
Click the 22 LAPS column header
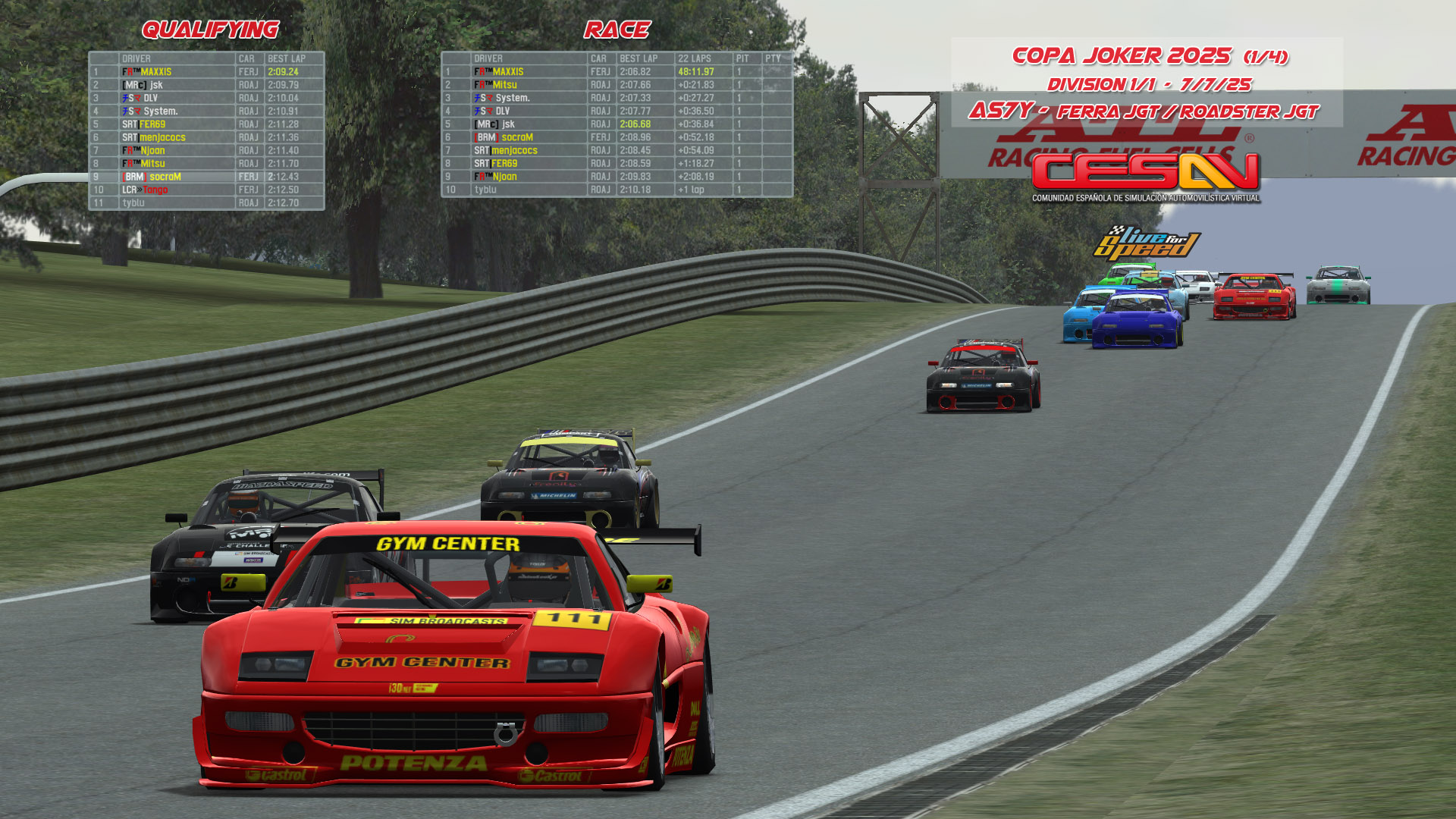(x=695, y=58)
